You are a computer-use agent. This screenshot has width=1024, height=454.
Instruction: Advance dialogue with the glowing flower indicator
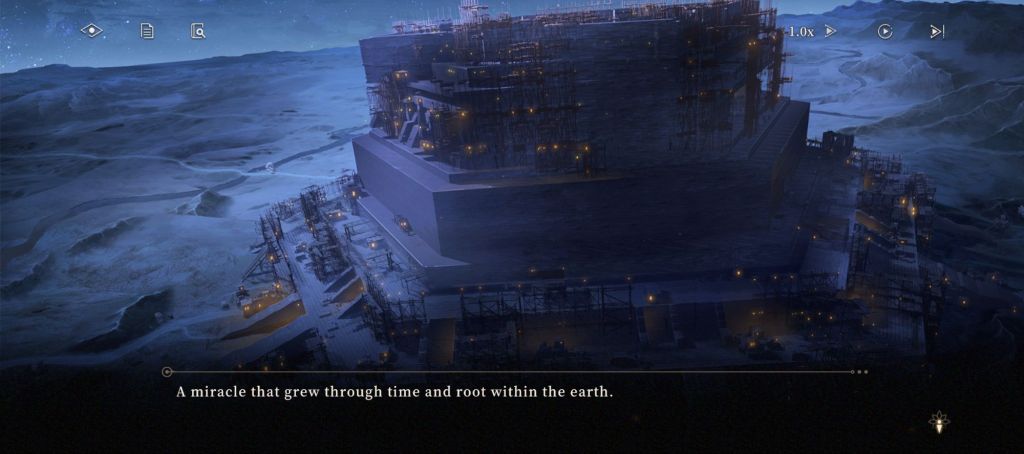click(939, 423)
